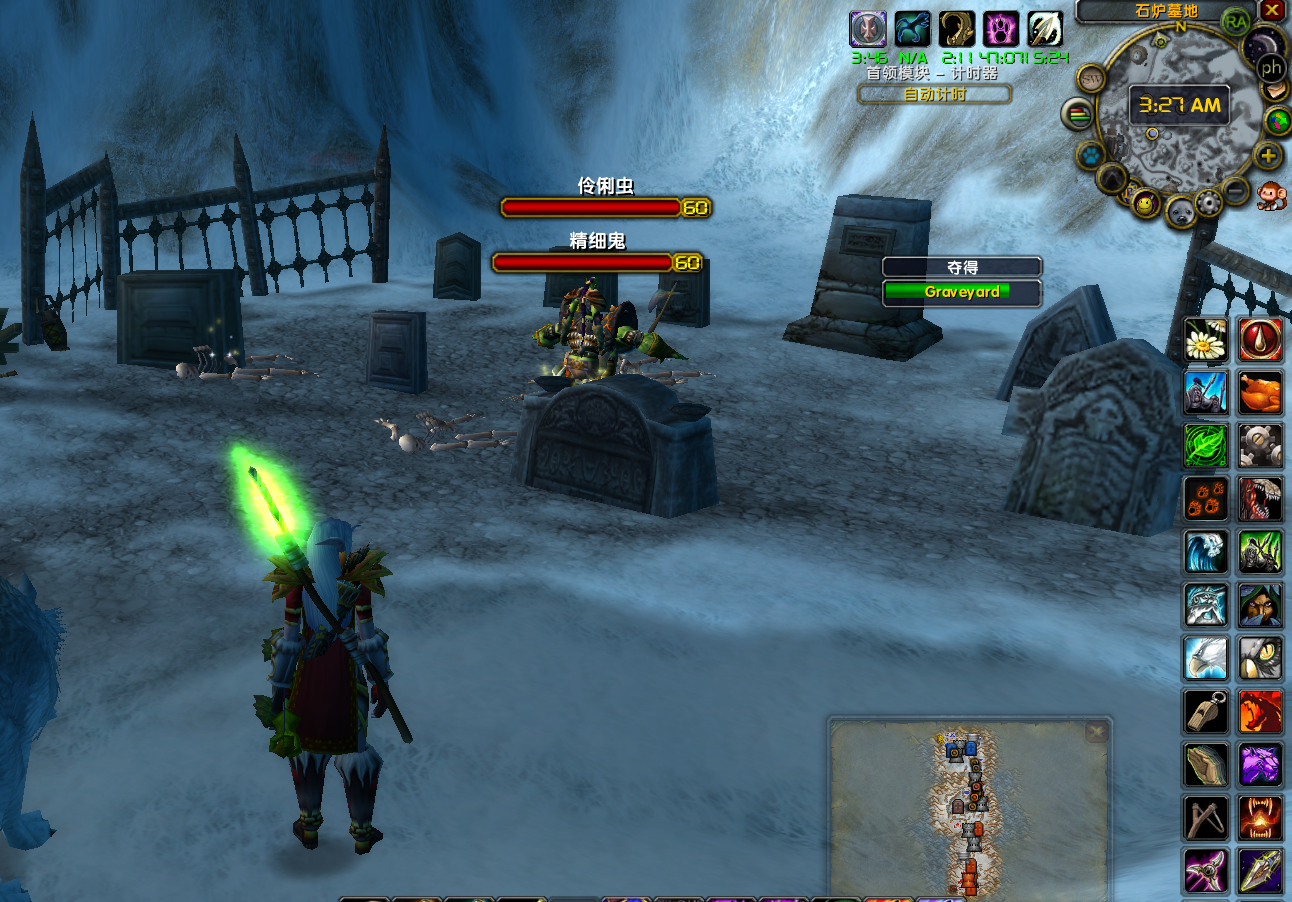Open the 3:27 AM clock

pyautogui.click(x=1179, y=104)
